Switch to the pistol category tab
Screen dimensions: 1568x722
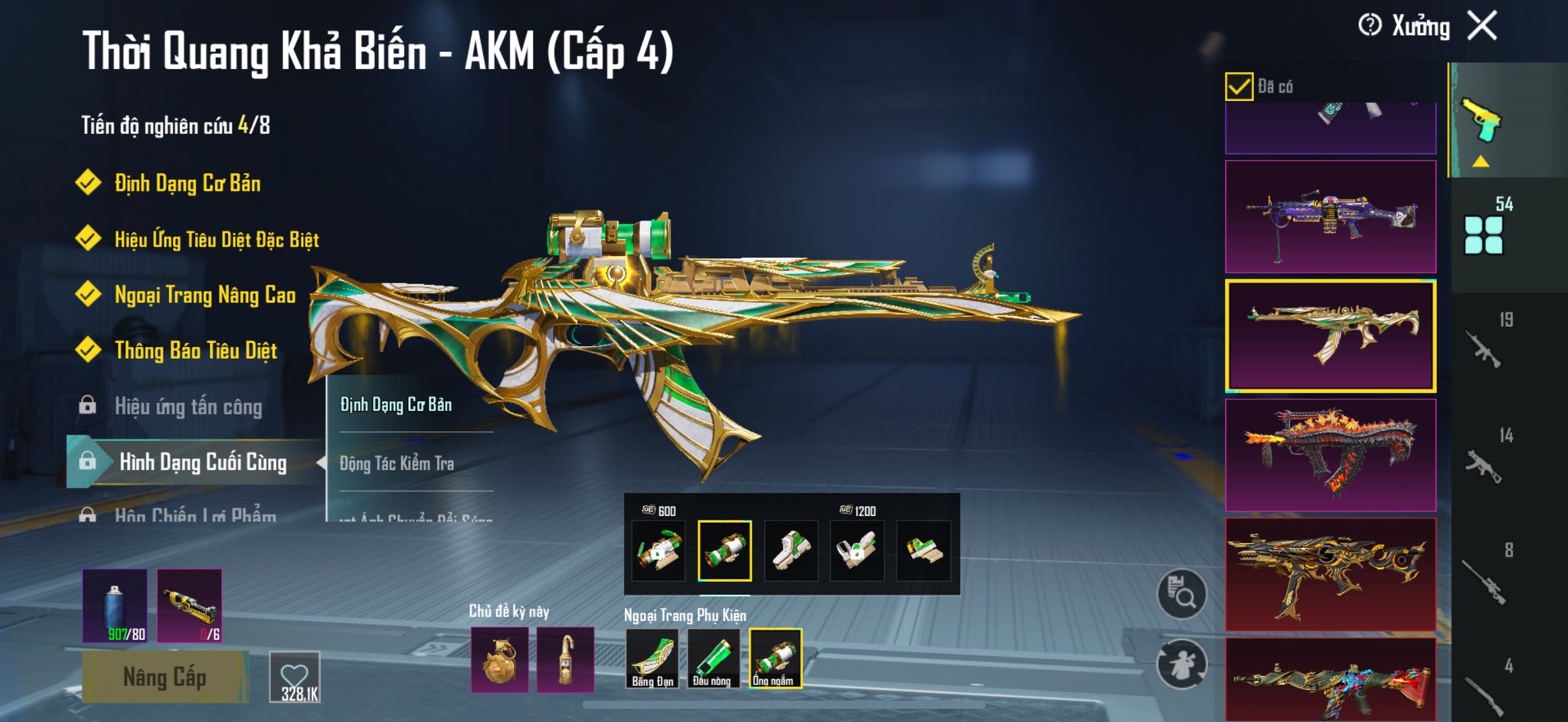pos(1482,121)
